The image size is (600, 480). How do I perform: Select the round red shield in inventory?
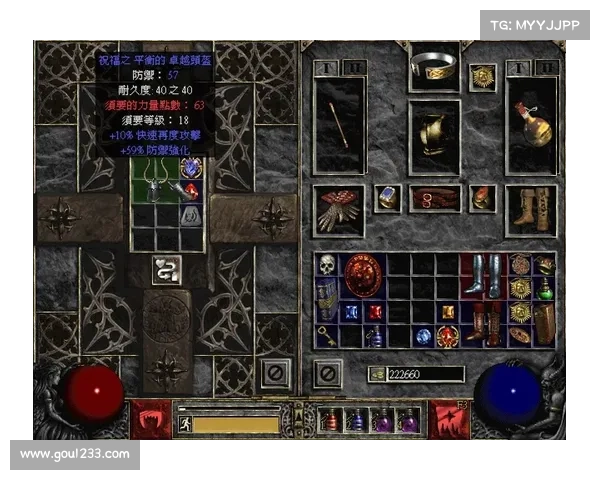tap(362, 276)
